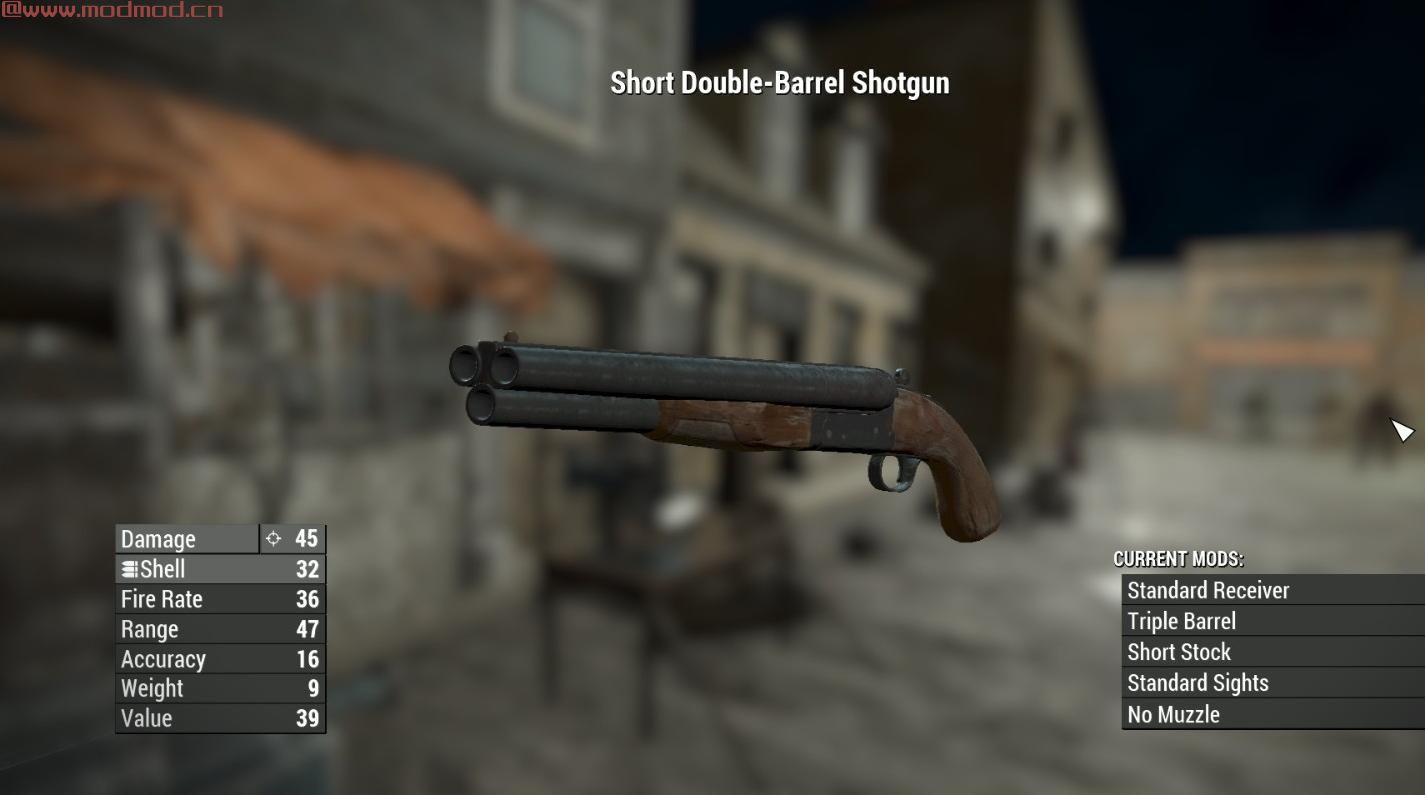
Task: Choose the Triple Barrel mod row
Action: pyautogui.click(x=1181, y=621)
